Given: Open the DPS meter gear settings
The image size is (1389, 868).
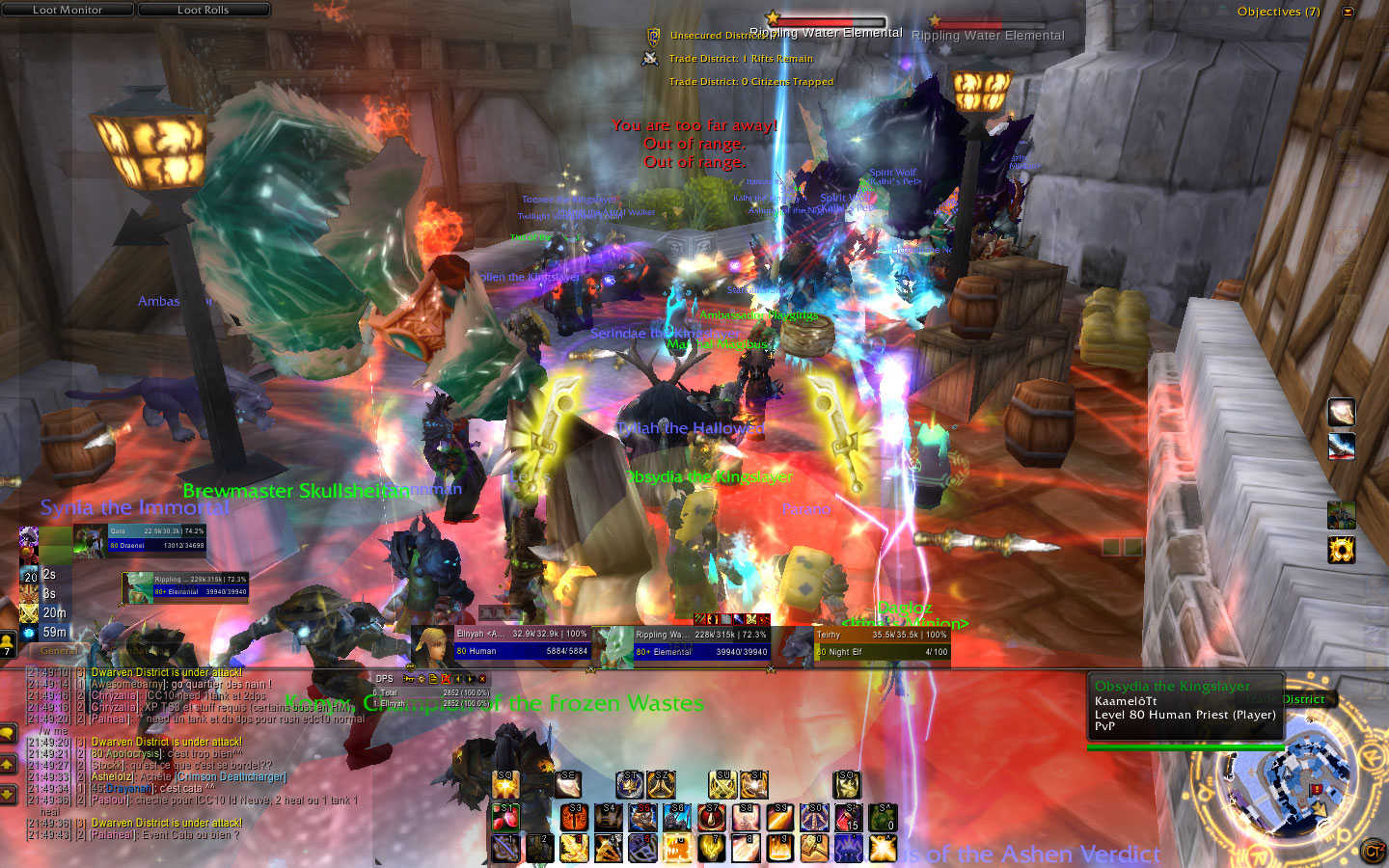Looking at the screenshot, I should pyautogui.click(x=422, y=679).
